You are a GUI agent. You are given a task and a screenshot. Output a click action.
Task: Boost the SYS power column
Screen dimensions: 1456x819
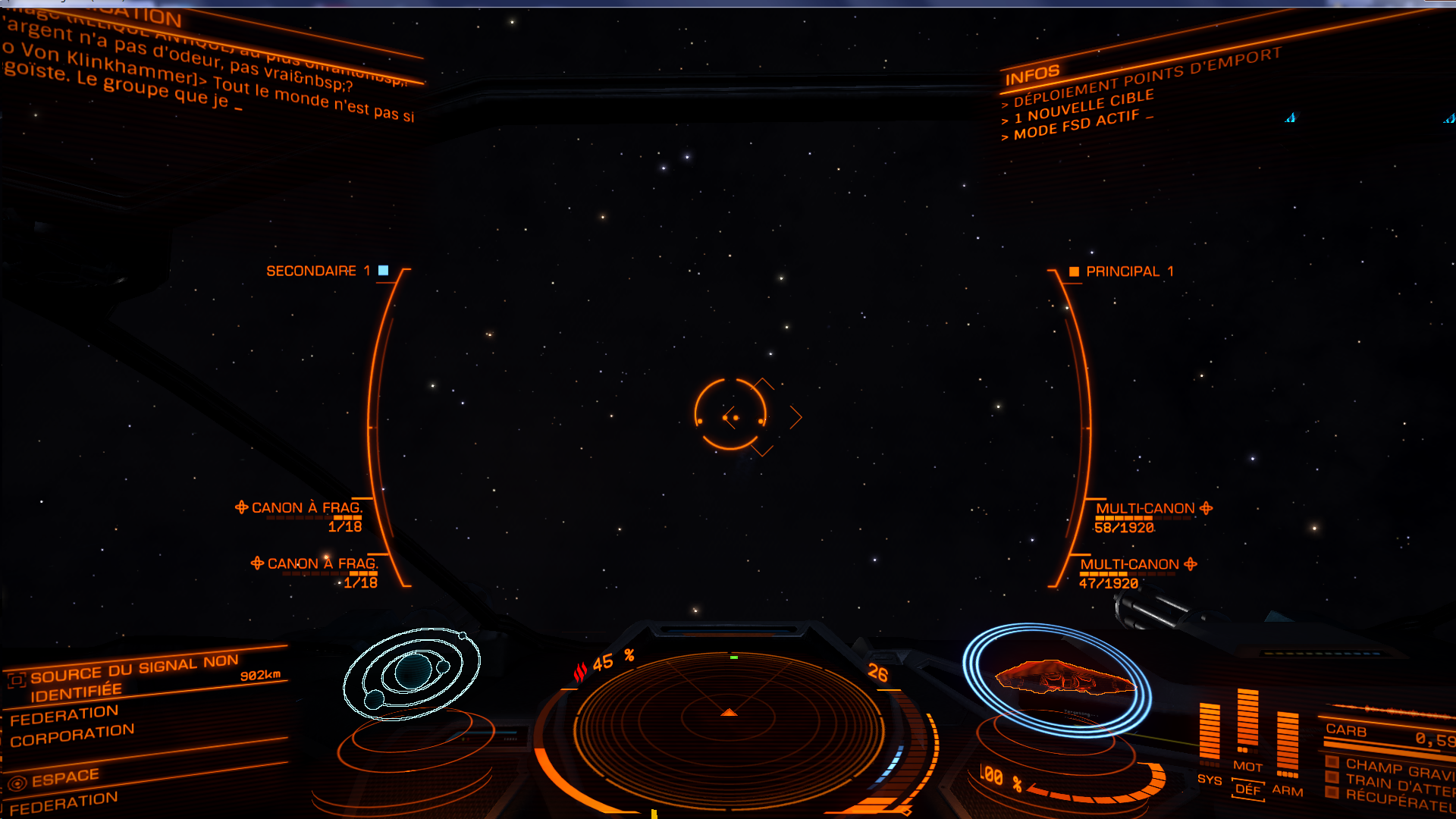click(1210, 732)
